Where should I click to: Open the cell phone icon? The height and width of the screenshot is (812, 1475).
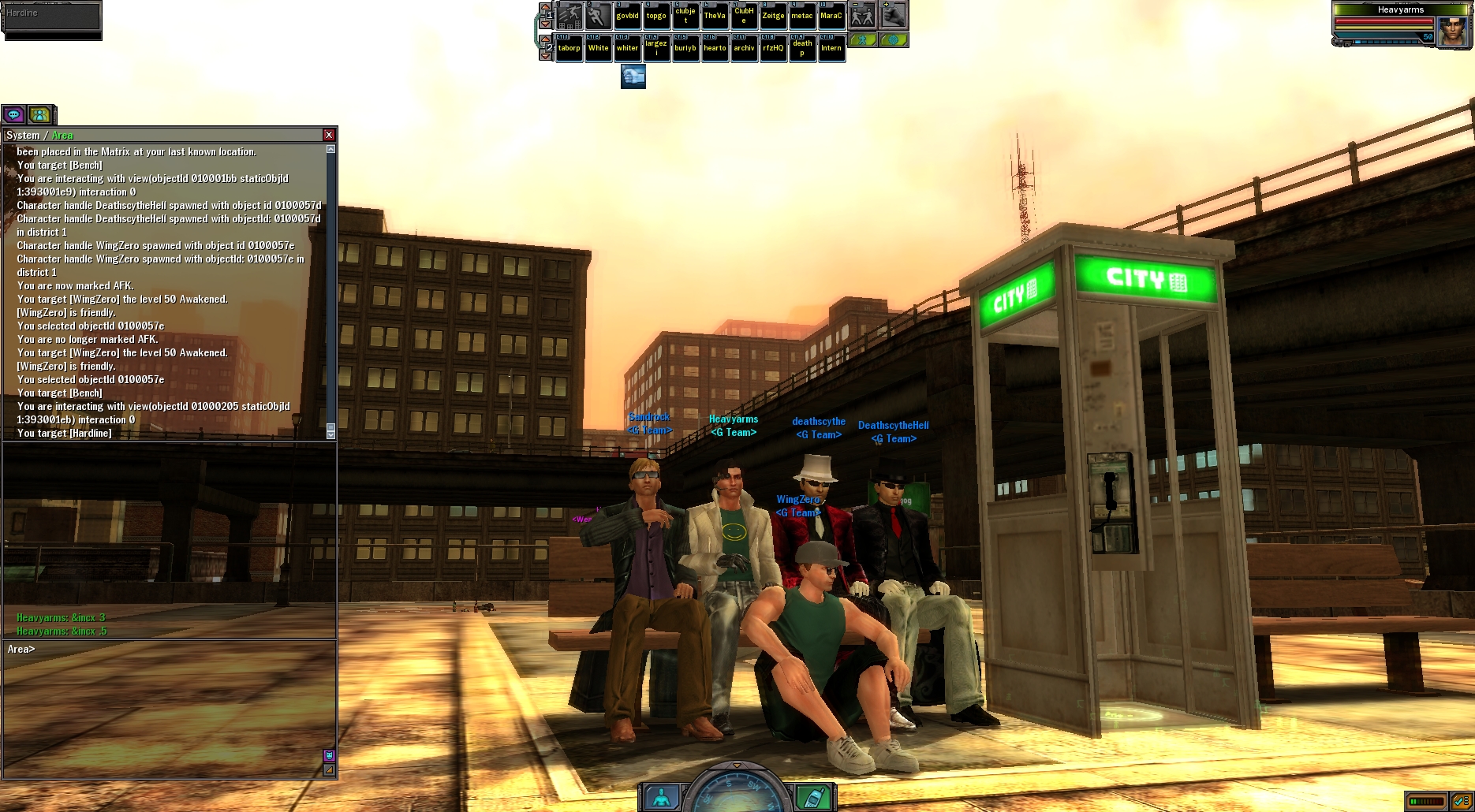(812, 797)
